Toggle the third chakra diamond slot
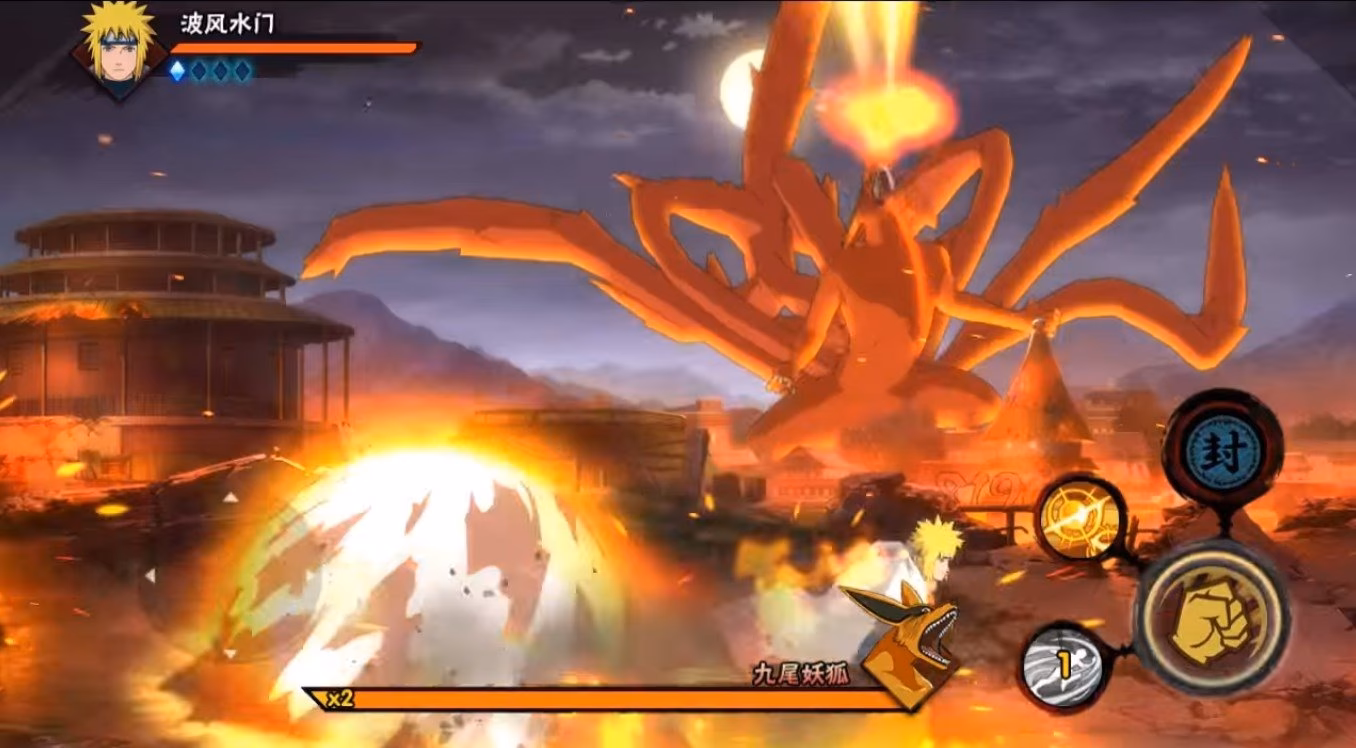 pyautogui.click(x=221, y=71)
